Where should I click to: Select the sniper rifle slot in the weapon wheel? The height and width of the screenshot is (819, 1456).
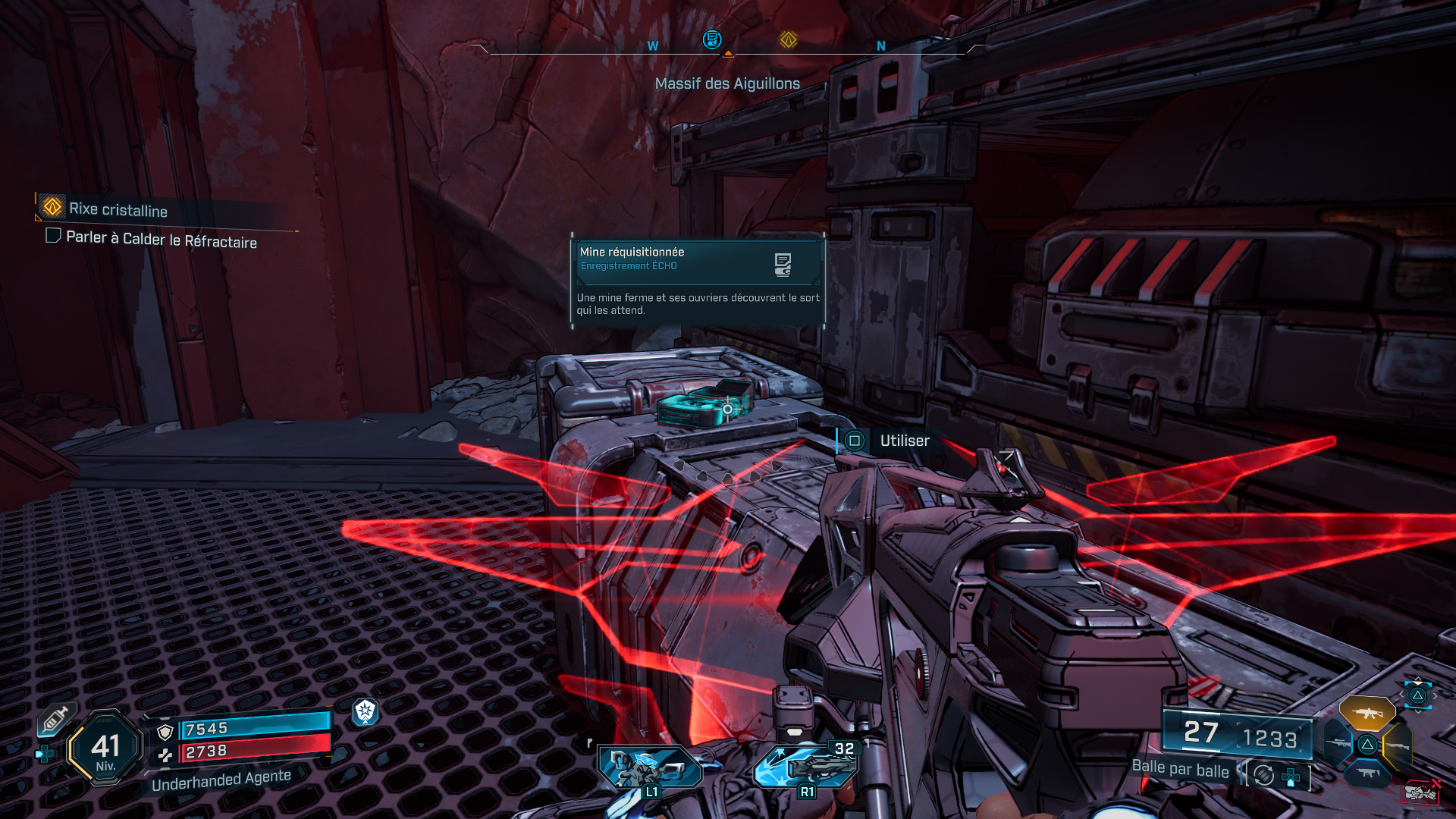[1336, 743]
